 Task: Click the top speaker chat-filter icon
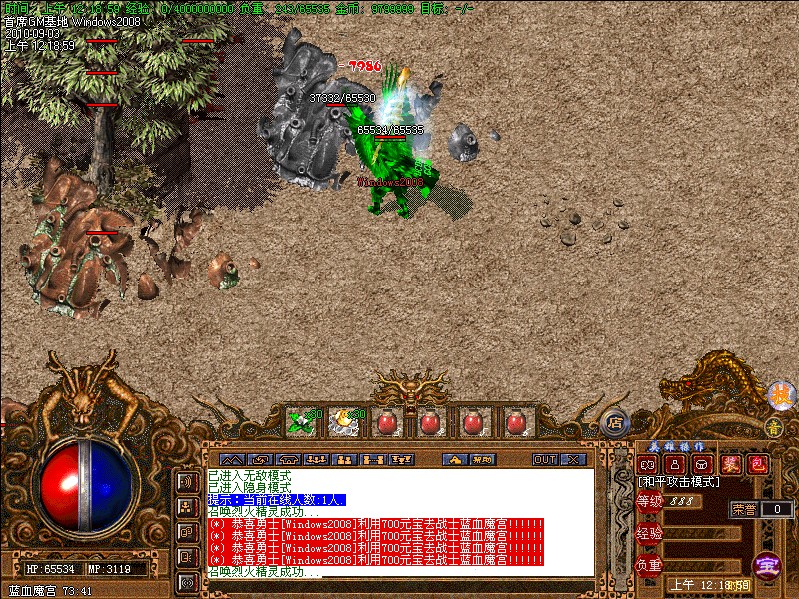186,482
